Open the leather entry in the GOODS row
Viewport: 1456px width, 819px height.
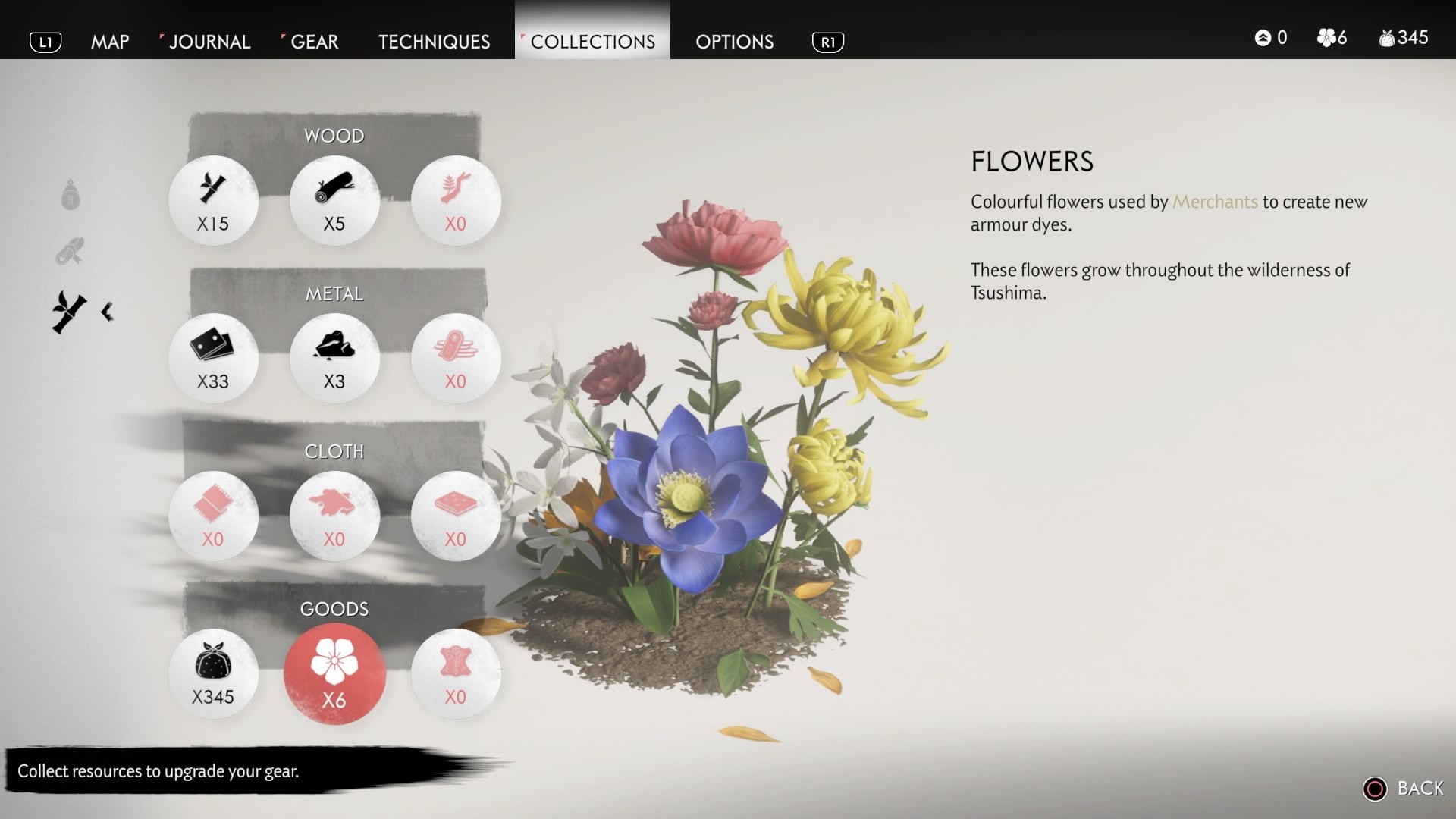pyautogui.click(x=455, y=673)
